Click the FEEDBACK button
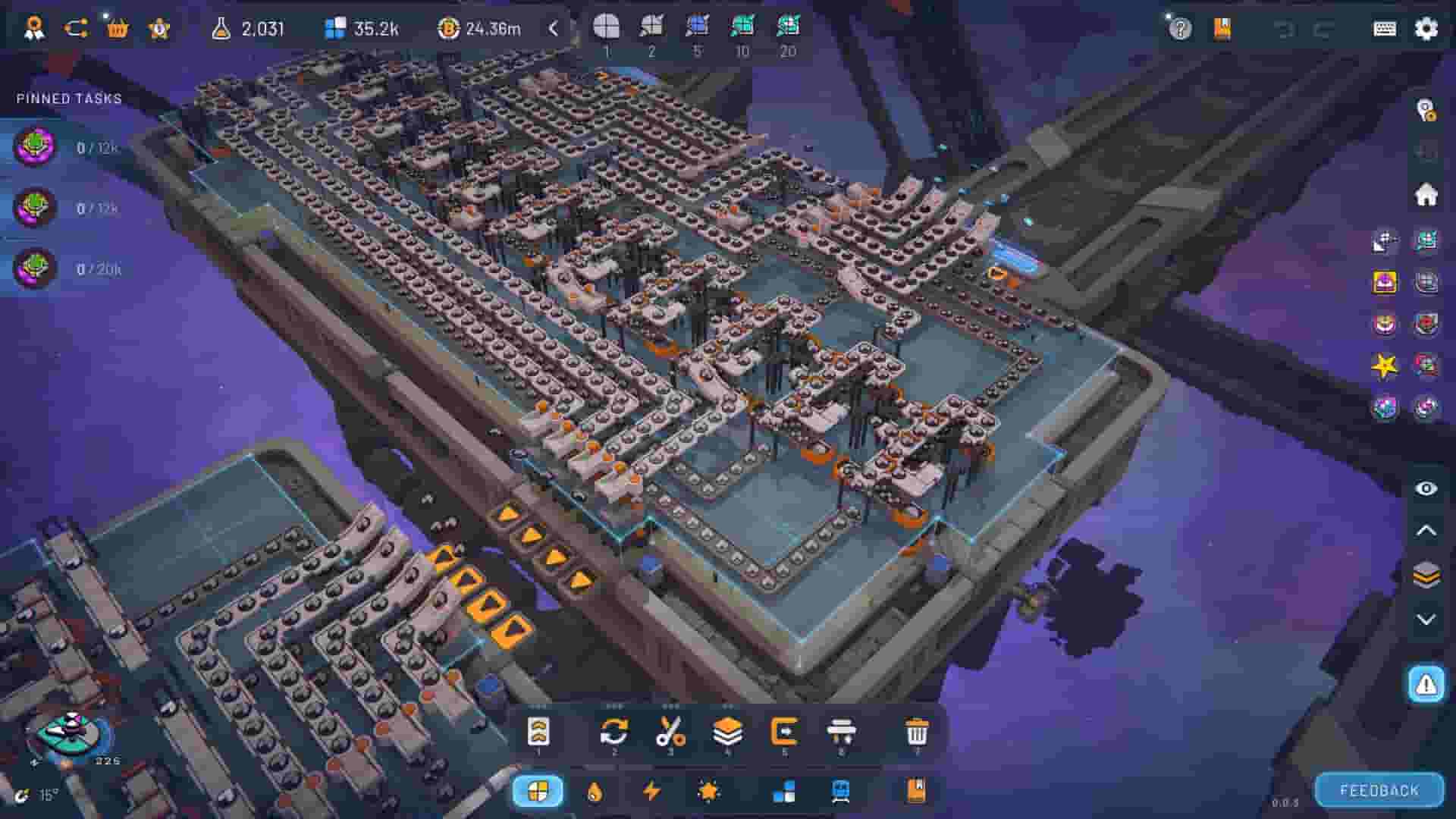This screenshot has height=819, width=1456. click(x=1380, y=789)
